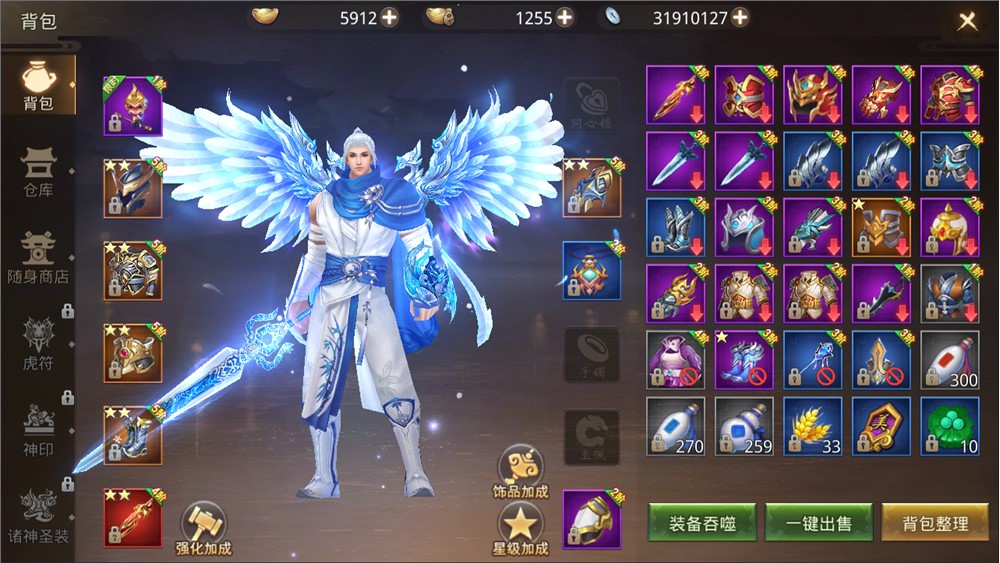Screen dimensions: 1000x563
Task: Switch to the 仓库 warehouse tab
Action: click(x=38, y=170)
